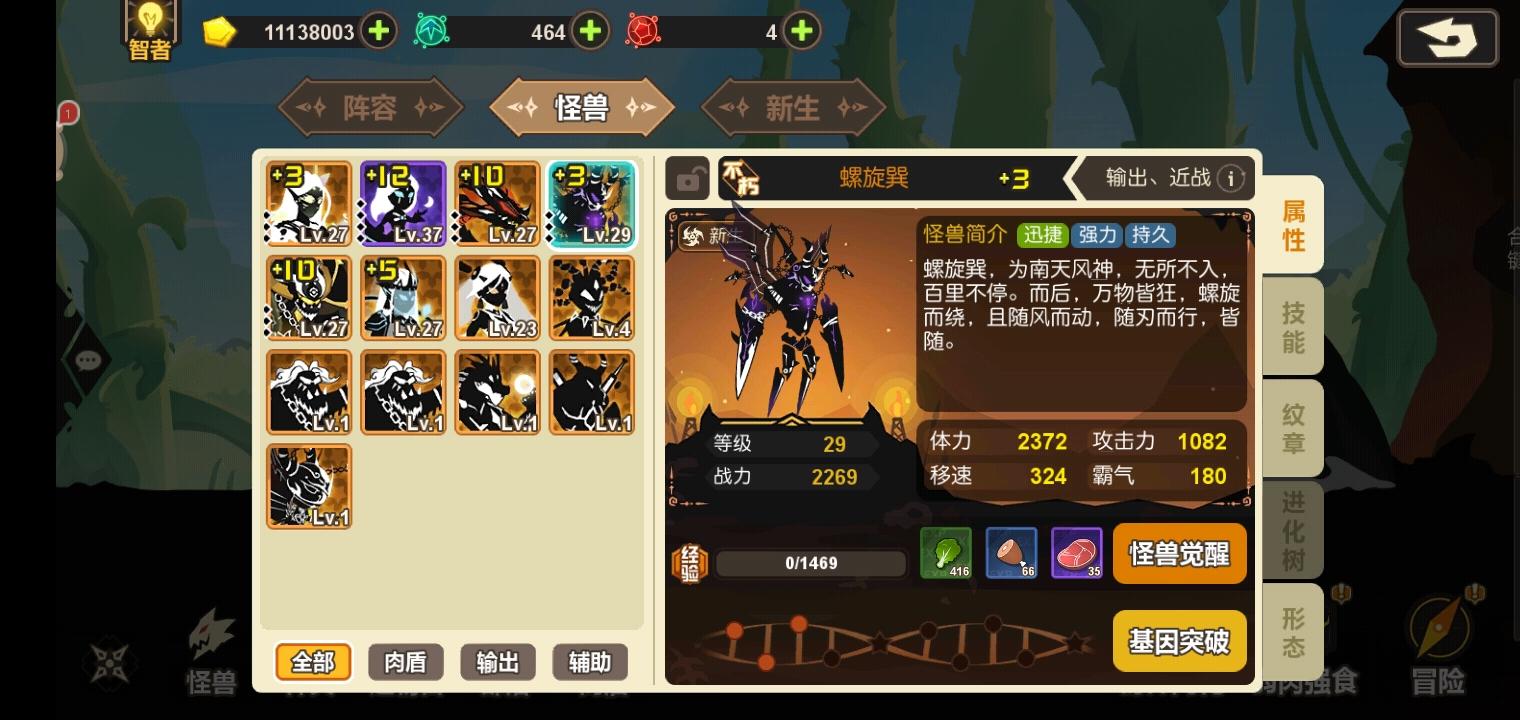Enable the 辅助 filter
Screen dimensions: 1520x720
(x=589, y=662)
